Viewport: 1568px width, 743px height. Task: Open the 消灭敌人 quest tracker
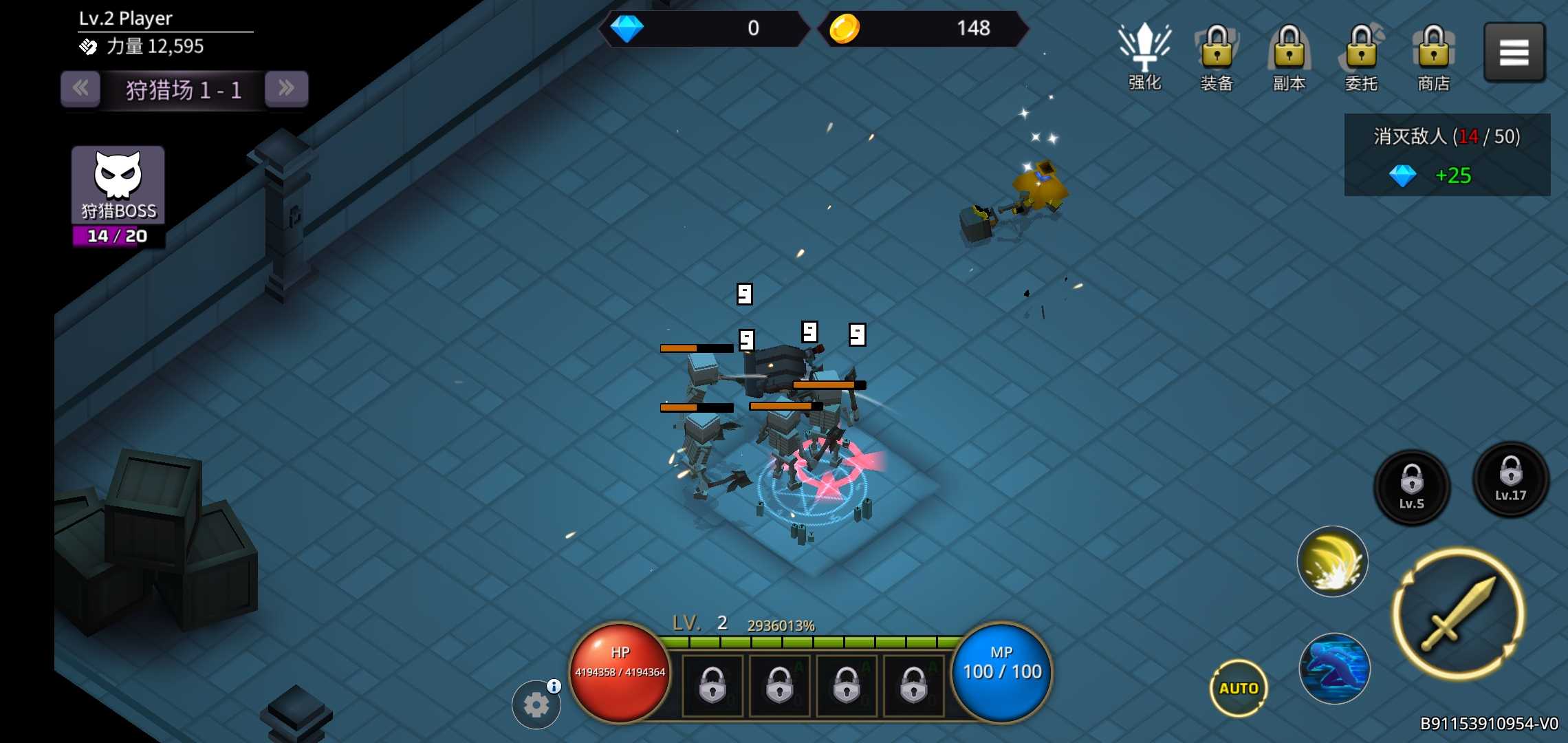pyautogui.click(x=1447, y=155)
